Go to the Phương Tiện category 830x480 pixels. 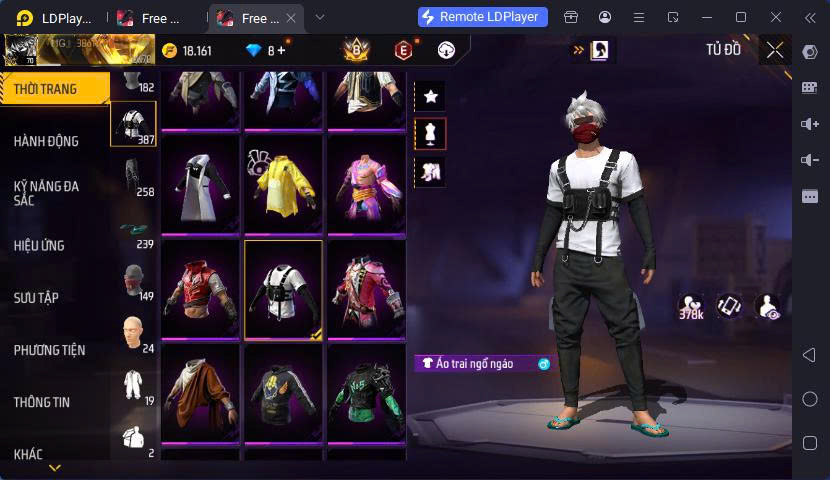coord(49,350)
